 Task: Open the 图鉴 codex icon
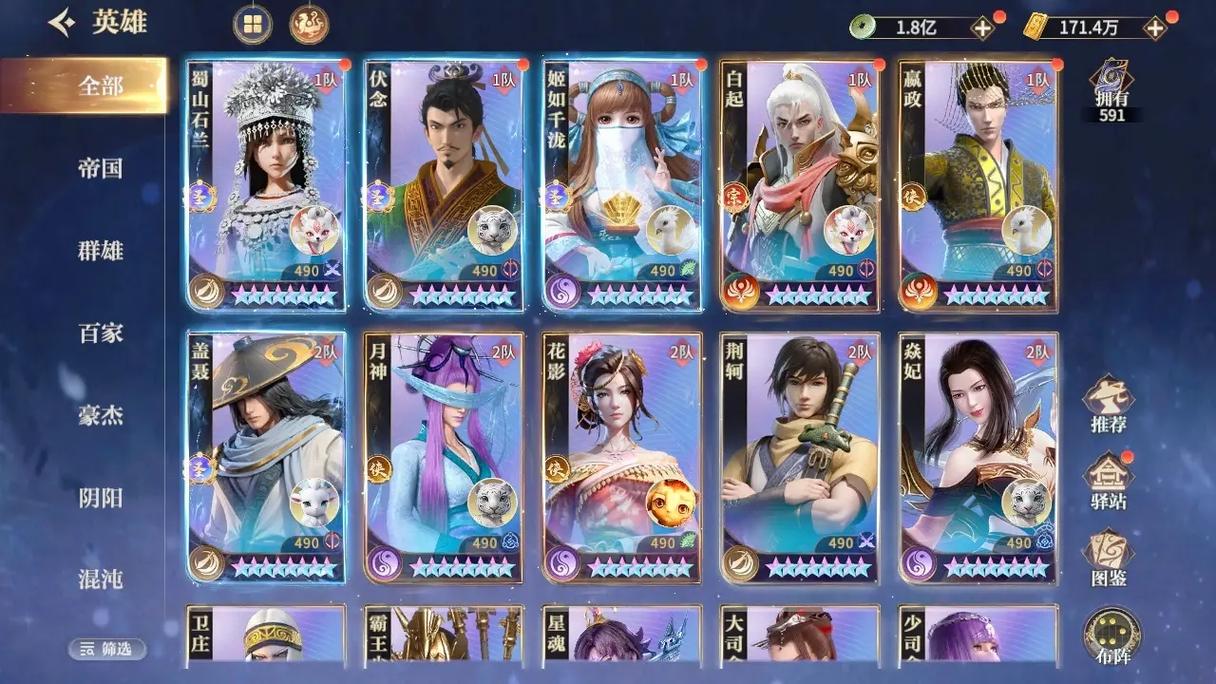[x=1108, y=557]
